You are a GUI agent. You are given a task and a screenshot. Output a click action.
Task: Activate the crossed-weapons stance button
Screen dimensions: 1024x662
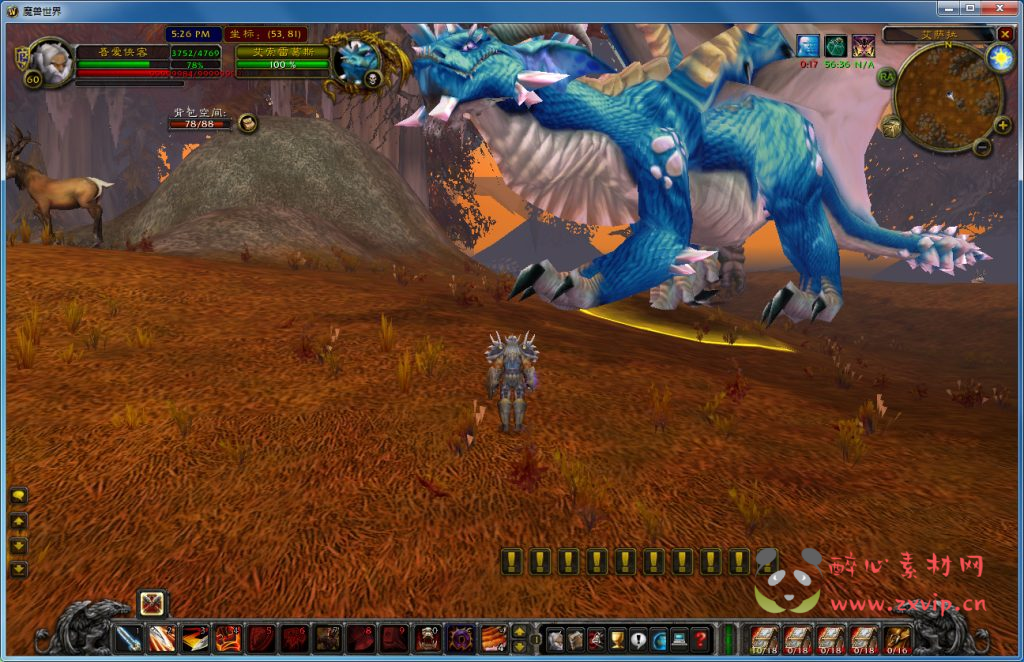click(x=152, y=603)
